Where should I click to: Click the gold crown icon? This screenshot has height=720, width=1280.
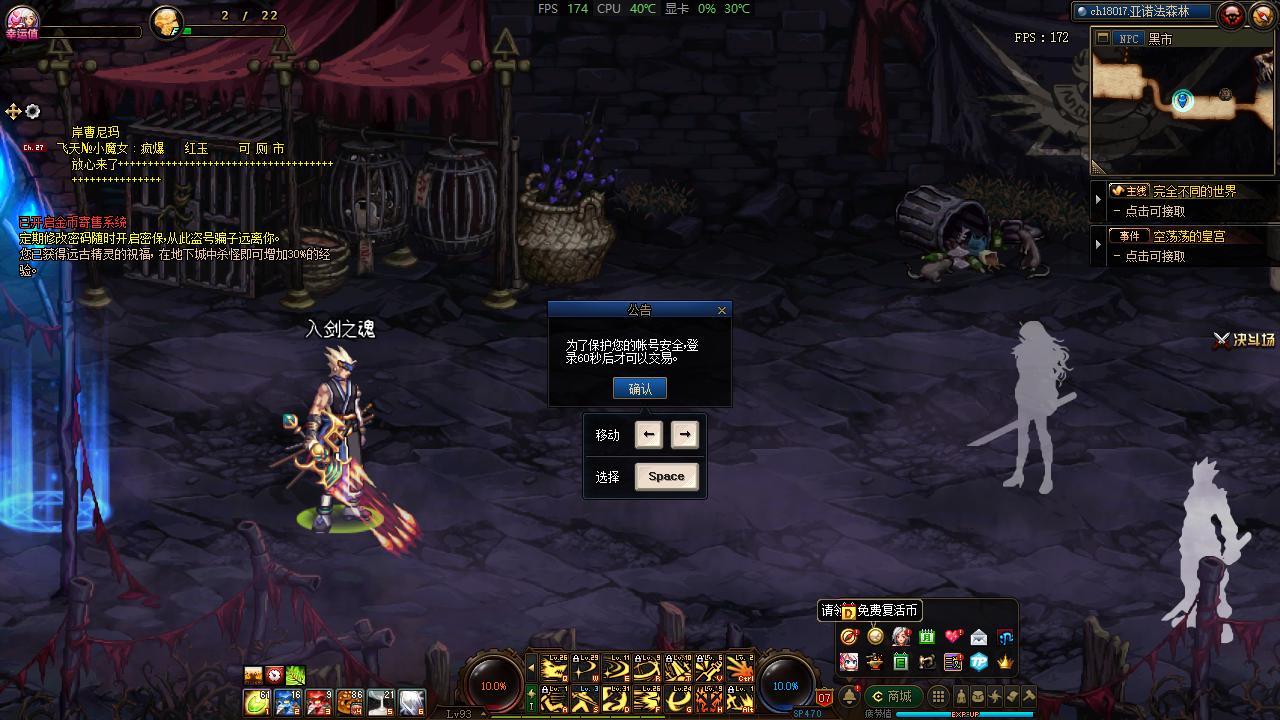coord(1005,661)
